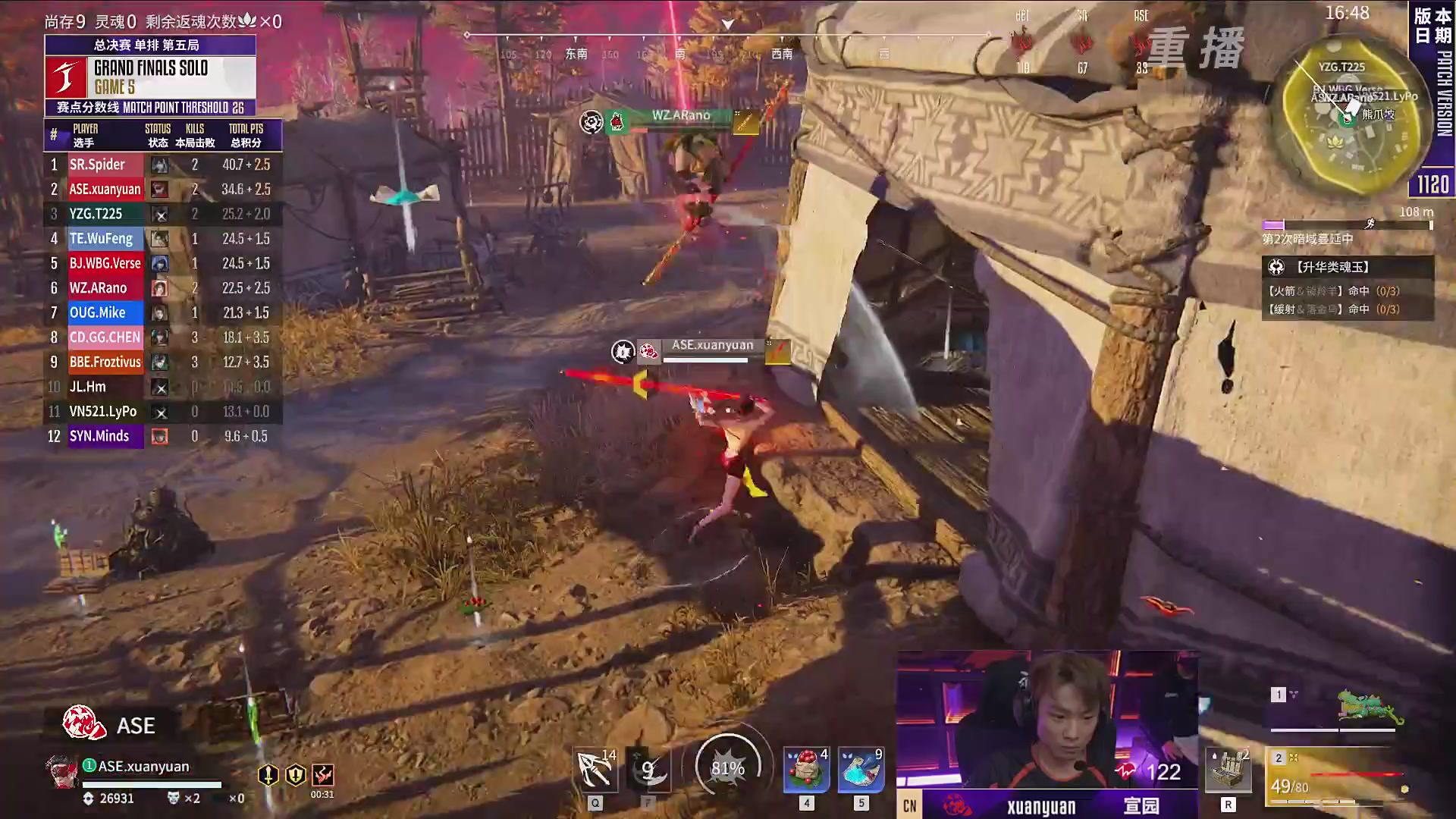Open the rising soul jade quest tracker
The width and height of the screenshot is (1456, 819).
(1347, 267)
